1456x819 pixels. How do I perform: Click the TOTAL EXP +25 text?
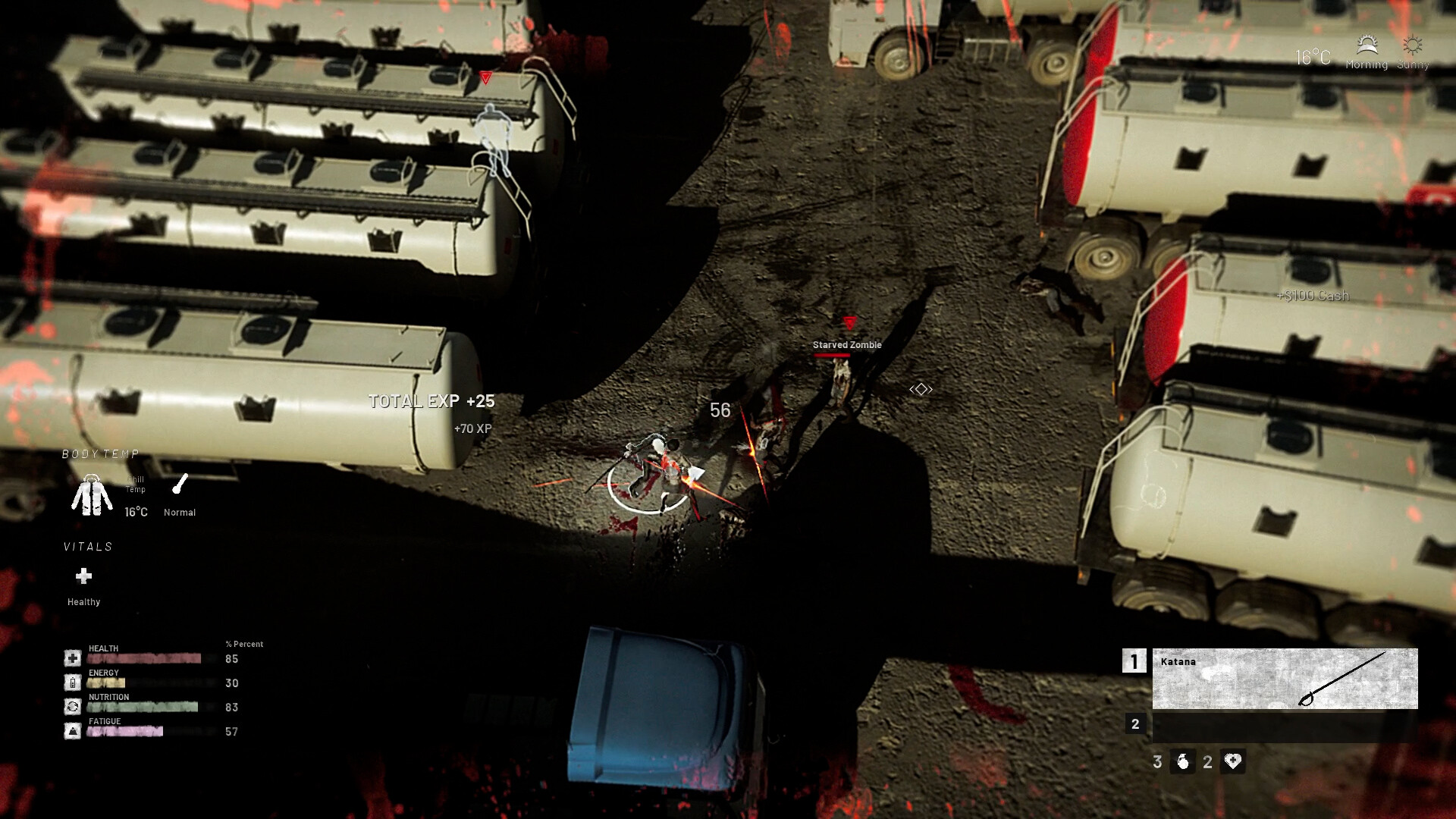tap(431, 401)
